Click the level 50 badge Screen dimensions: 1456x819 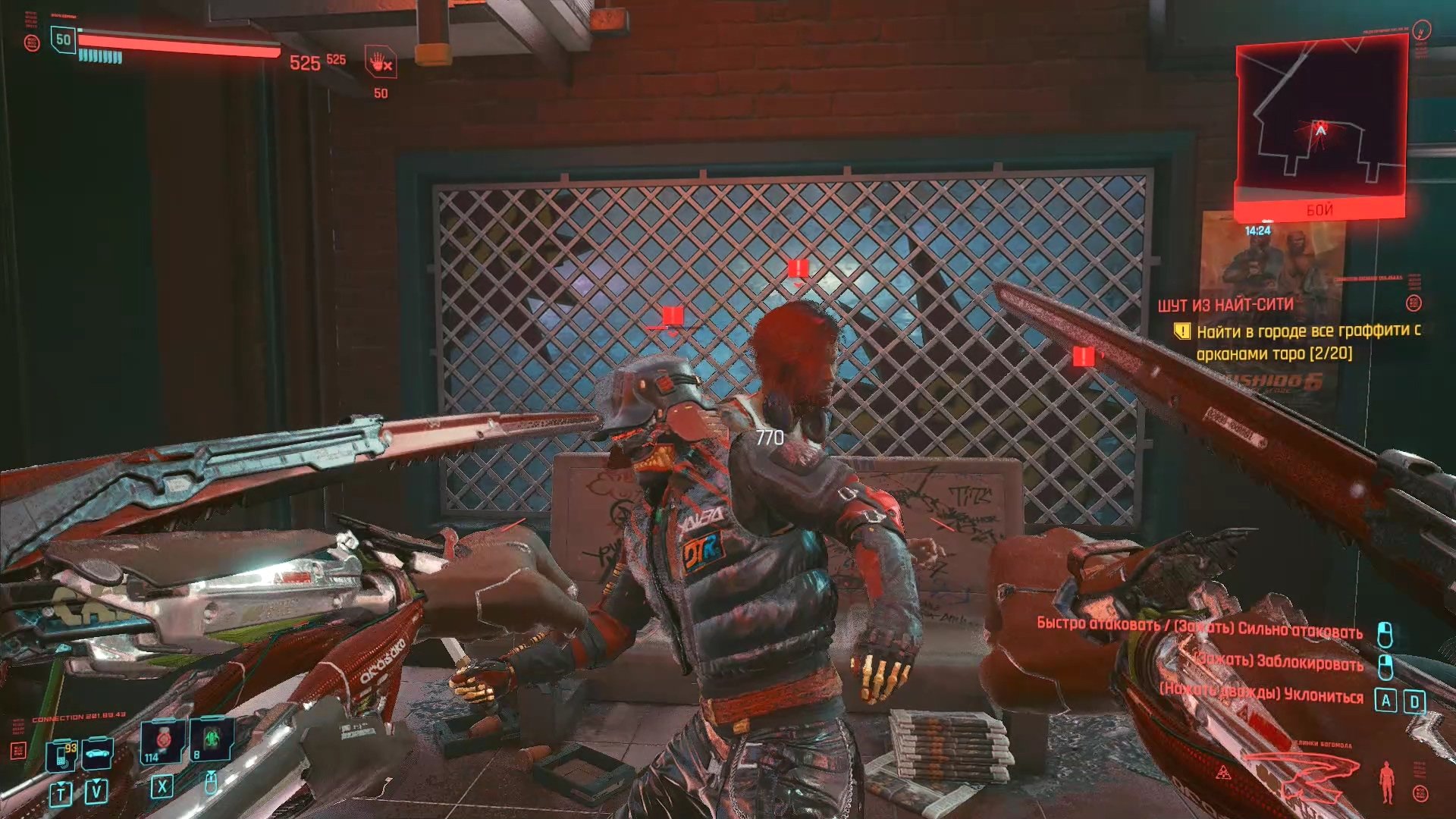(63, 40)
